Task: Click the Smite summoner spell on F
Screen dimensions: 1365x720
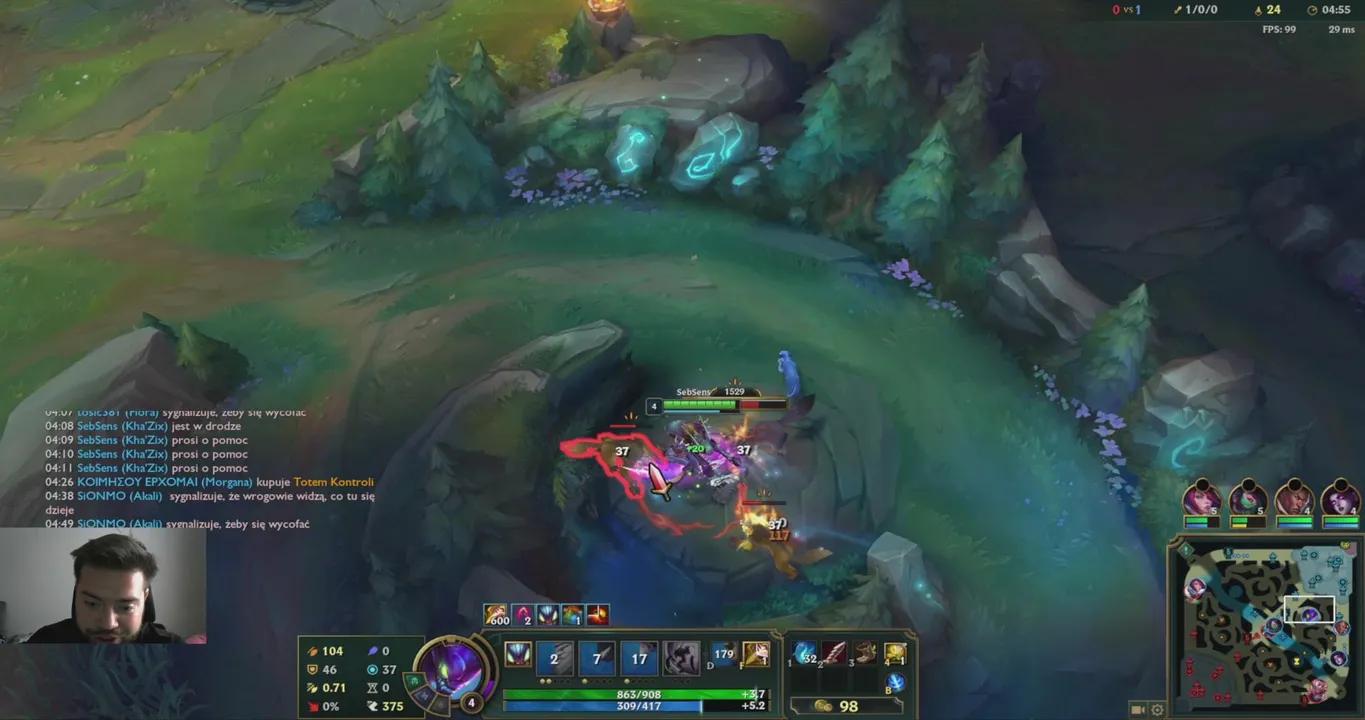Action: pyautogui.click(x=756, y=657)
